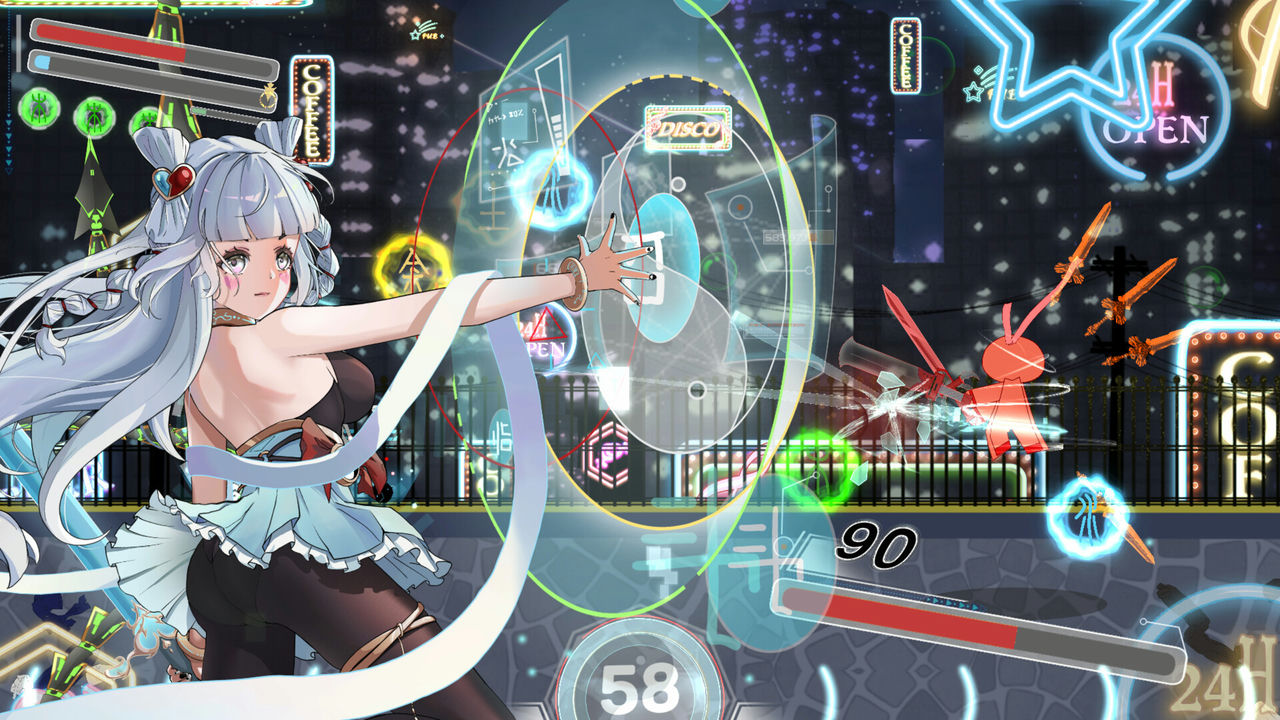Image resolution: width=1280 pixels, height=720 pixels.
Task: Click the yellow star badge on the health bar
Action: 268,96
